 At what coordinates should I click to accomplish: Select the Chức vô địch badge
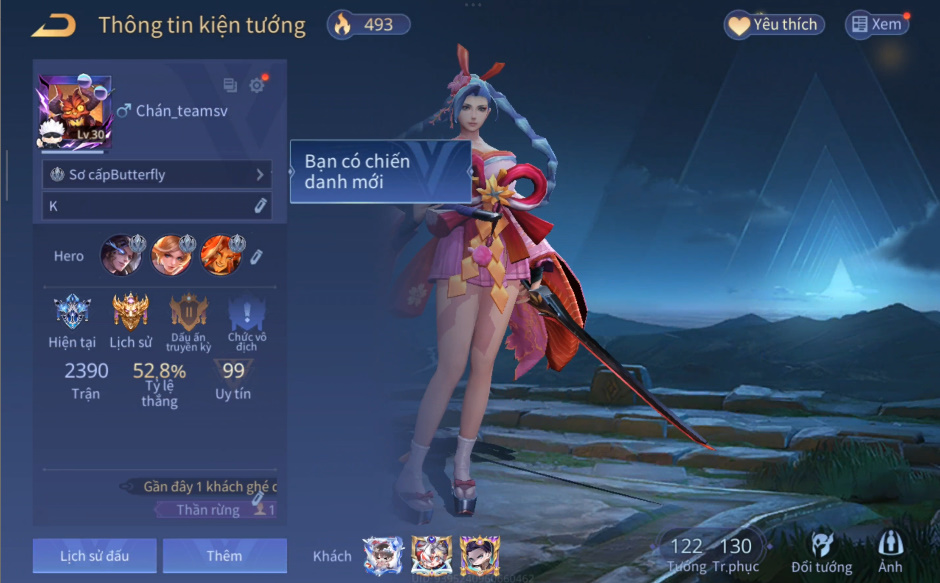pyautogui.click(x=246, y=314)
